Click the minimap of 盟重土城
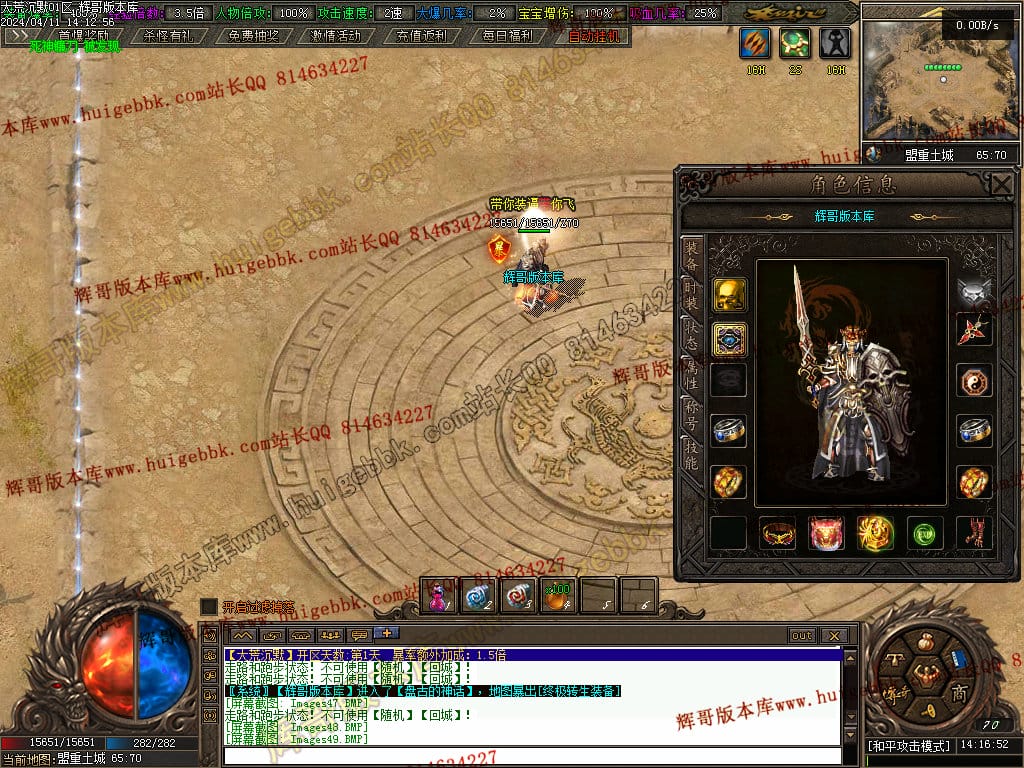Viewport: 1024px width, 768px height. [940, 80]
